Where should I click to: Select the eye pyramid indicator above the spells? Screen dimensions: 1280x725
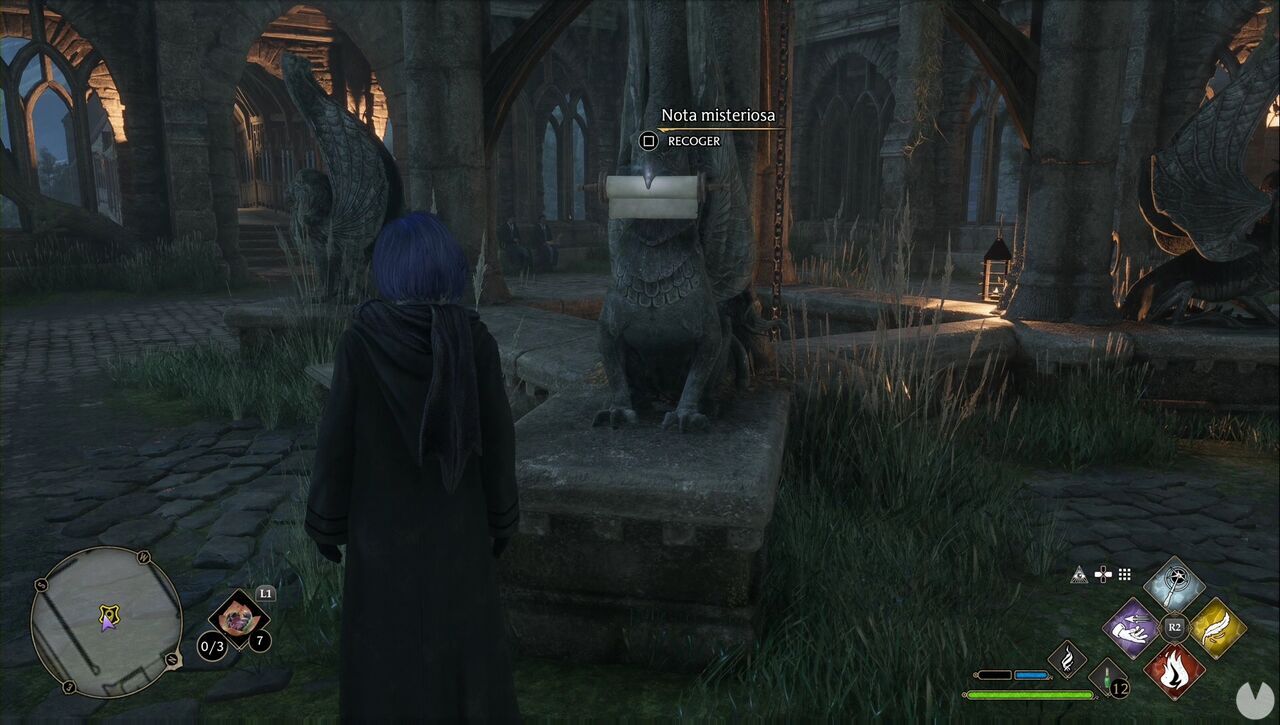point(1079,573)
